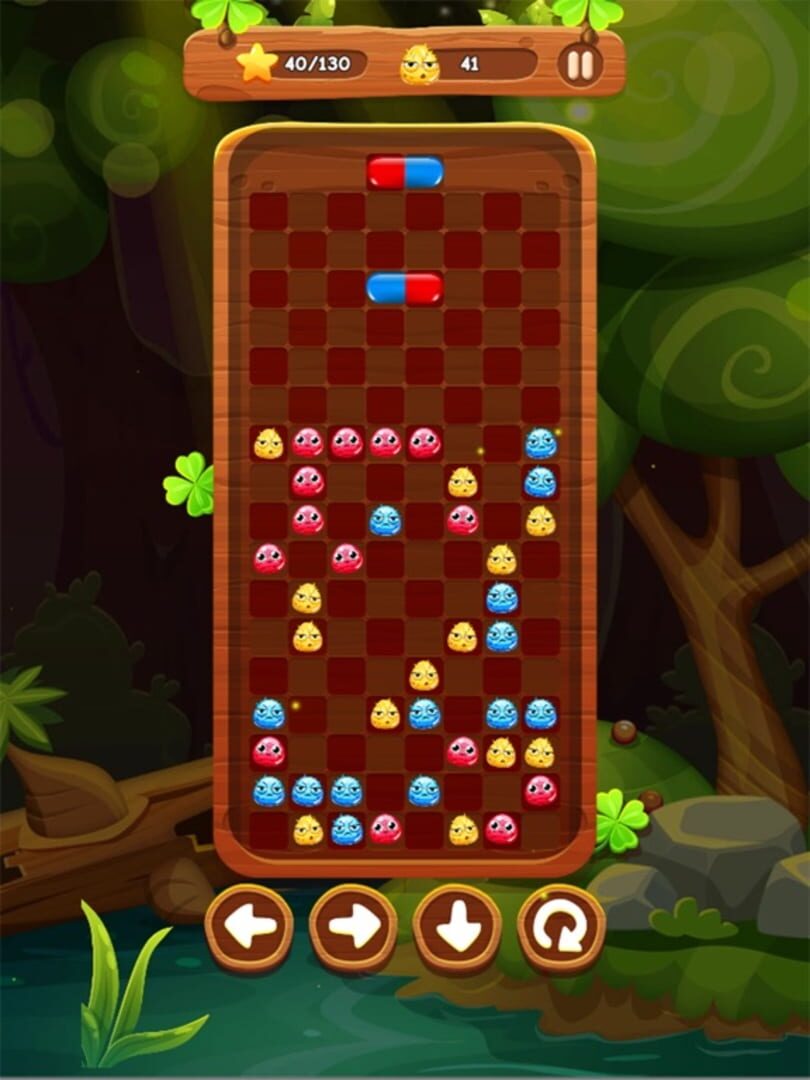Drop the capsule with the down arrow

[x=457, y=928]
